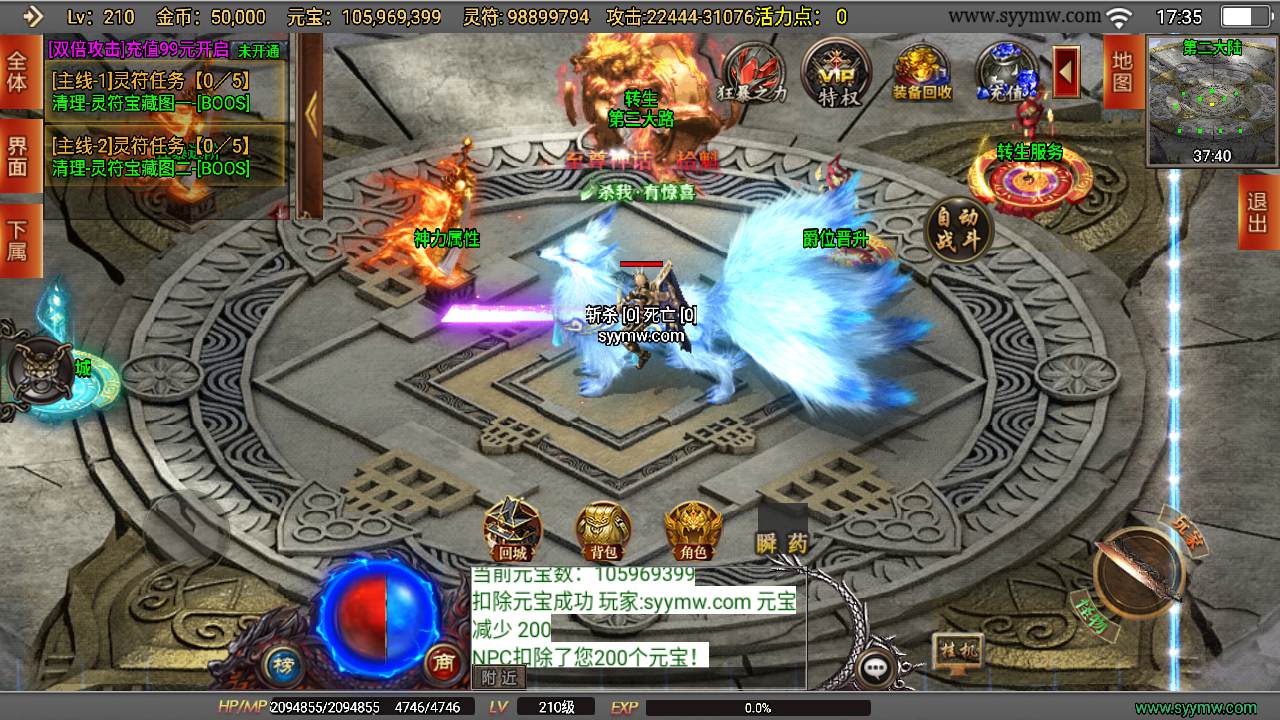1280x720 pixels.
Task: Open the 地图 map tab
Action: [1122, 70]
